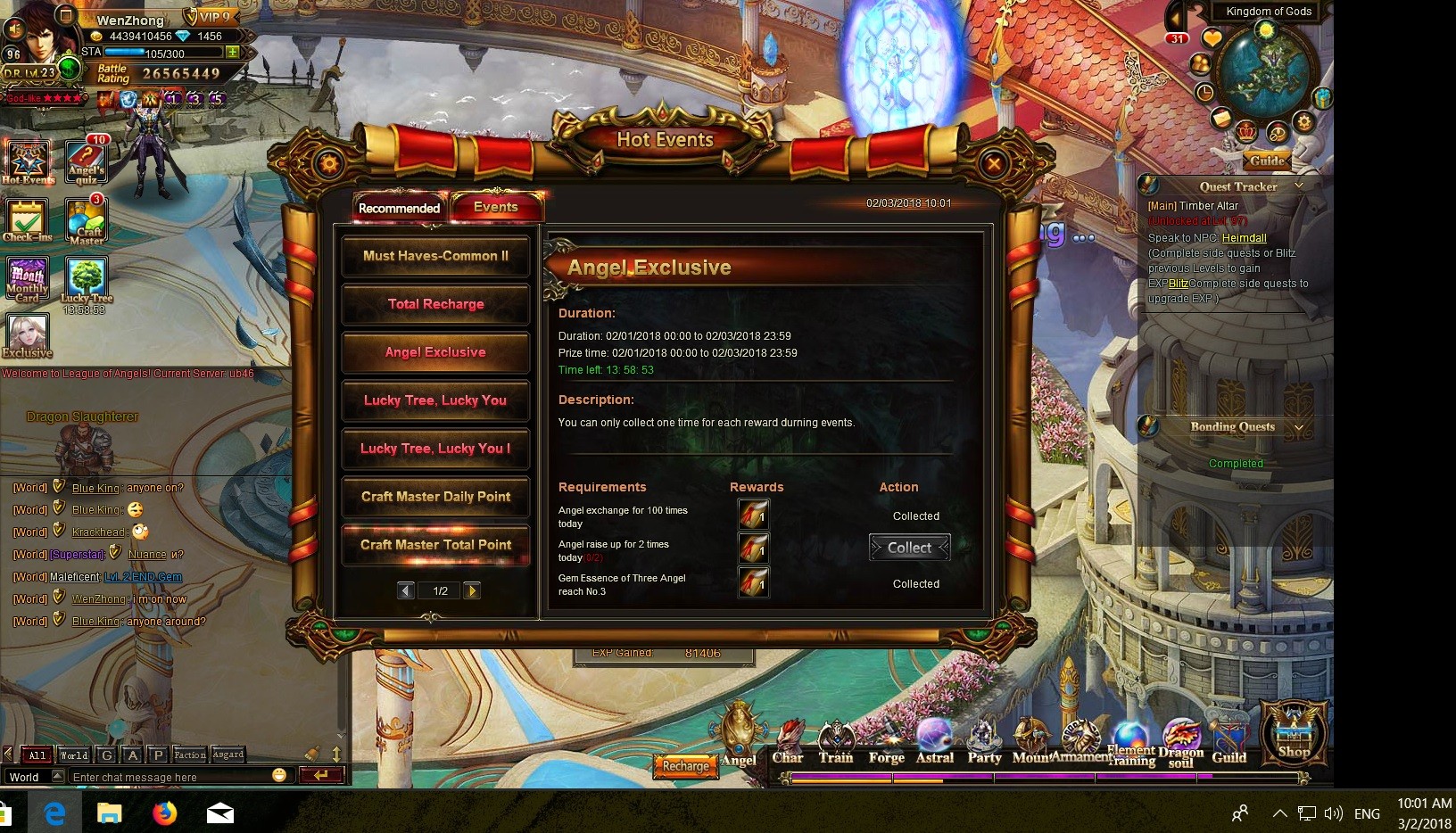Choose Must Haves-Common II event
Image resolution: width=1456 pixels, height=833 pixels.
(435, 256)
